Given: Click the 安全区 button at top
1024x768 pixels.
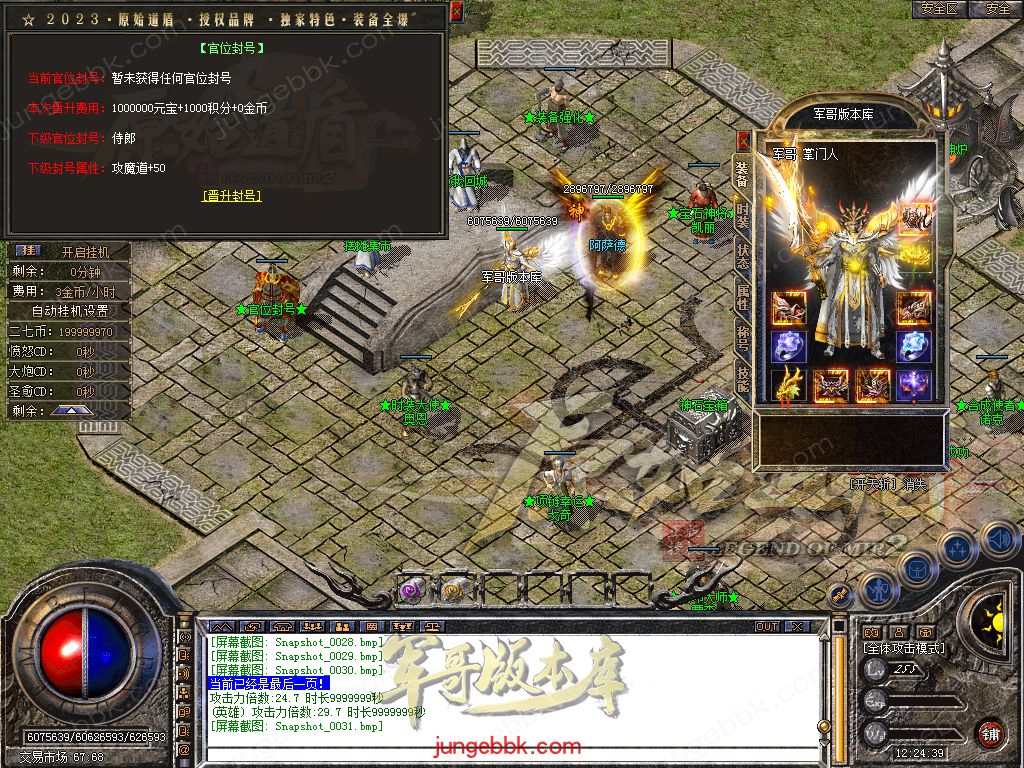Looking at the screenshot, I should (939, 9).
